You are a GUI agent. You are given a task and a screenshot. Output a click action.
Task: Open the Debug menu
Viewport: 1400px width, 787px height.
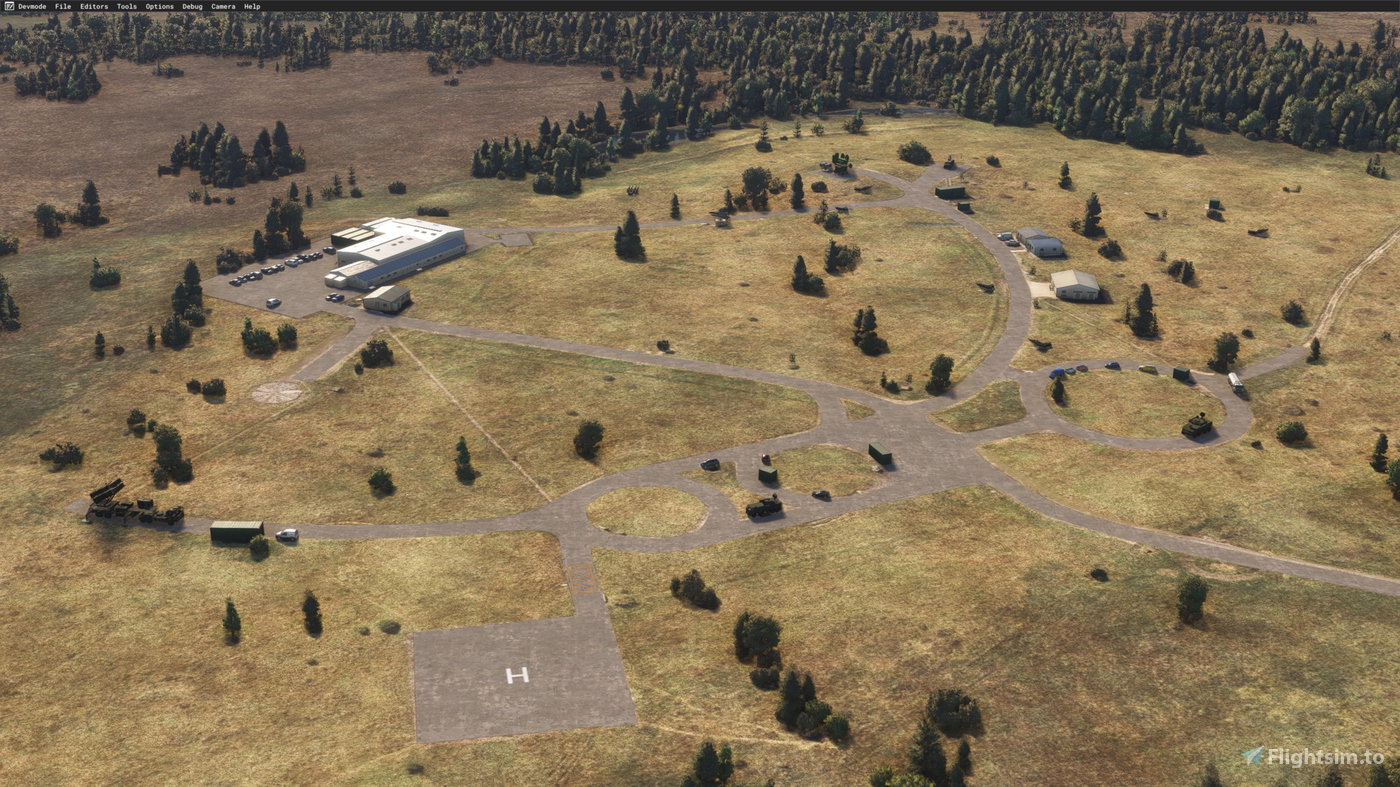click(x=191, y=6)
